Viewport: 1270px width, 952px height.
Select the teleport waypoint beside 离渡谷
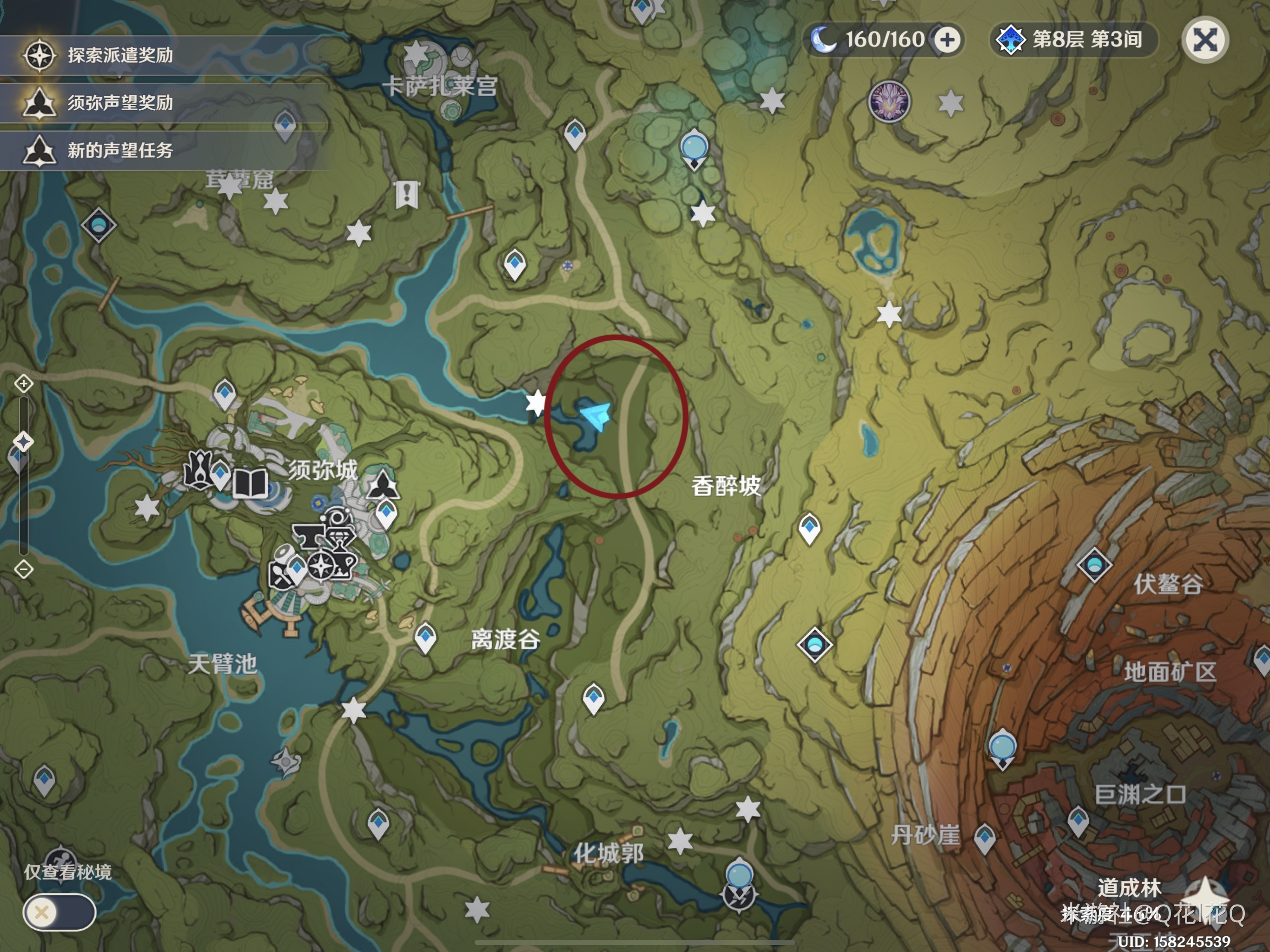coord(425,637)
